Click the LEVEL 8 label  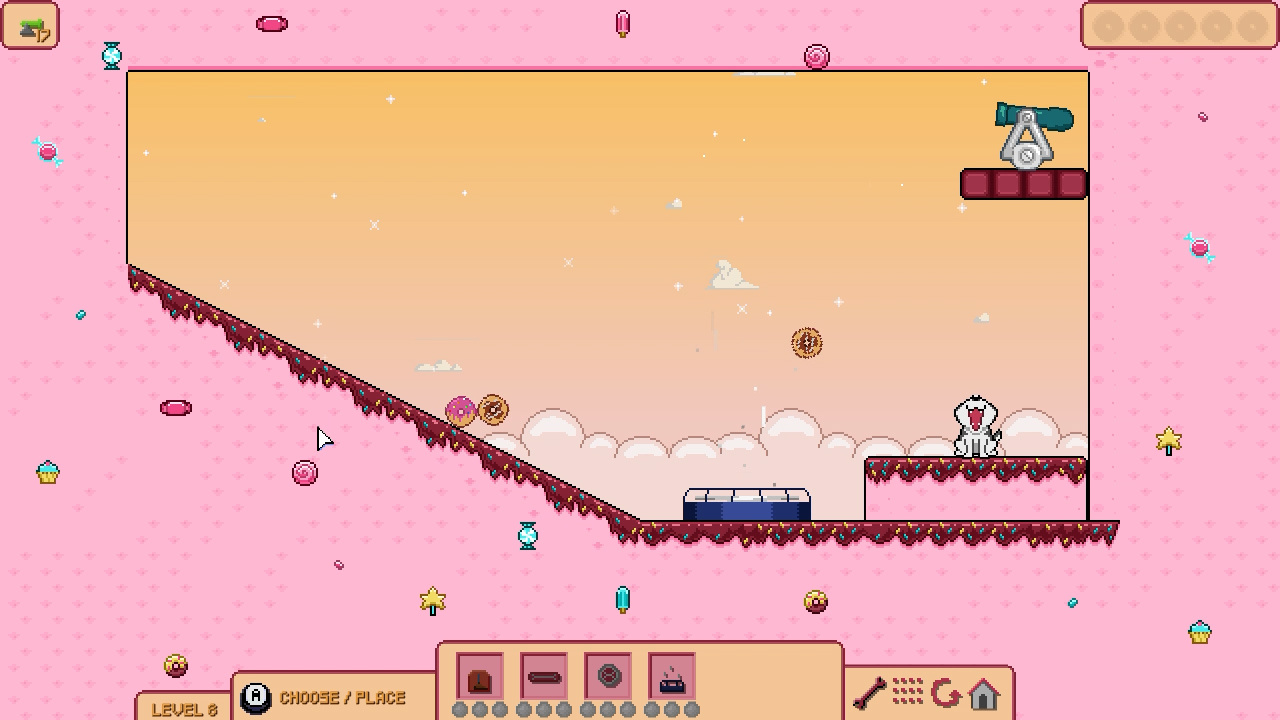click(x=184, y=708)
